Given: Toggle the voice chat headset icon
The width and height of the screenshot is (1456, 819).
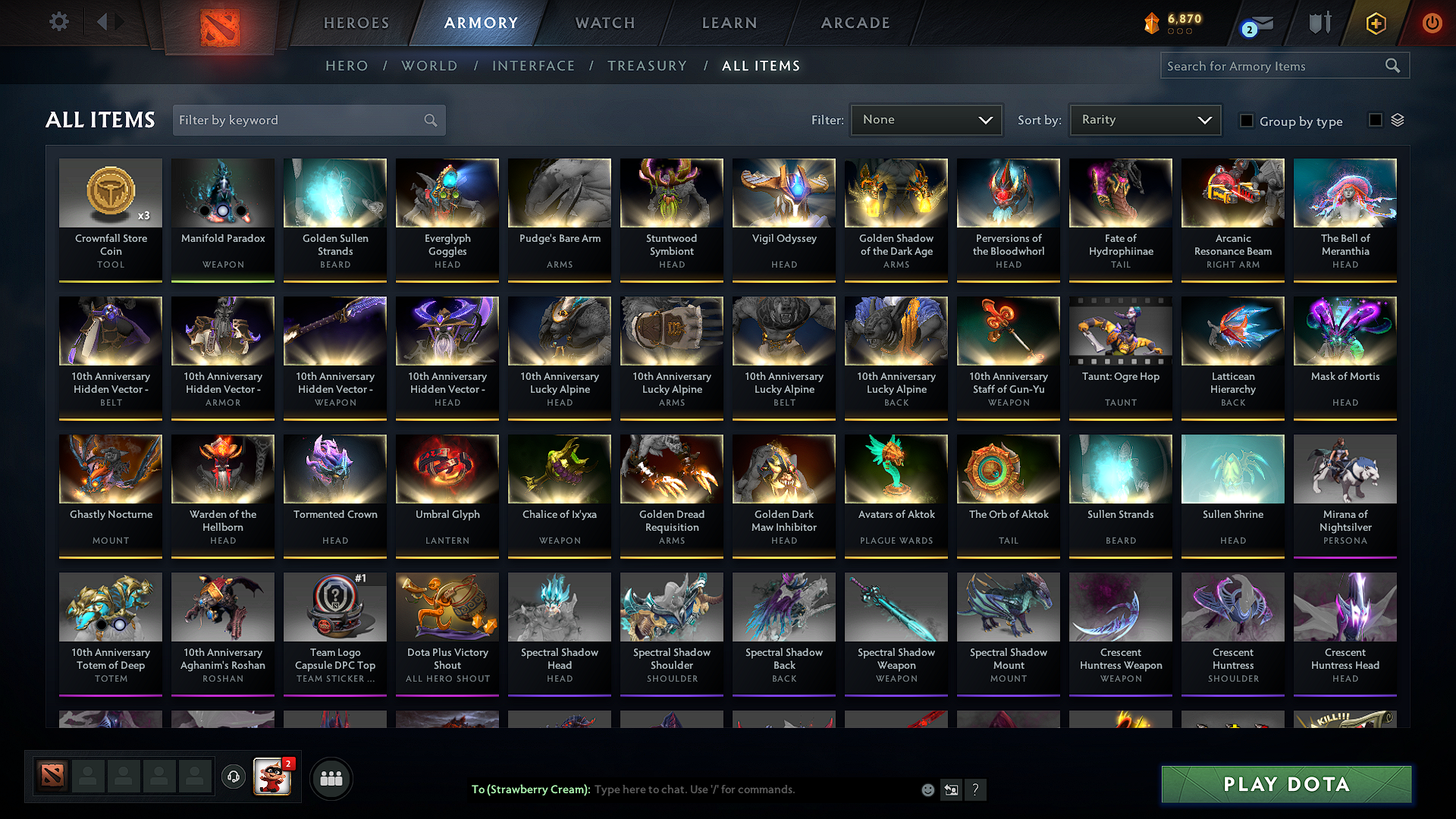Looking at the screenshot, I should (x=233, y=777).
